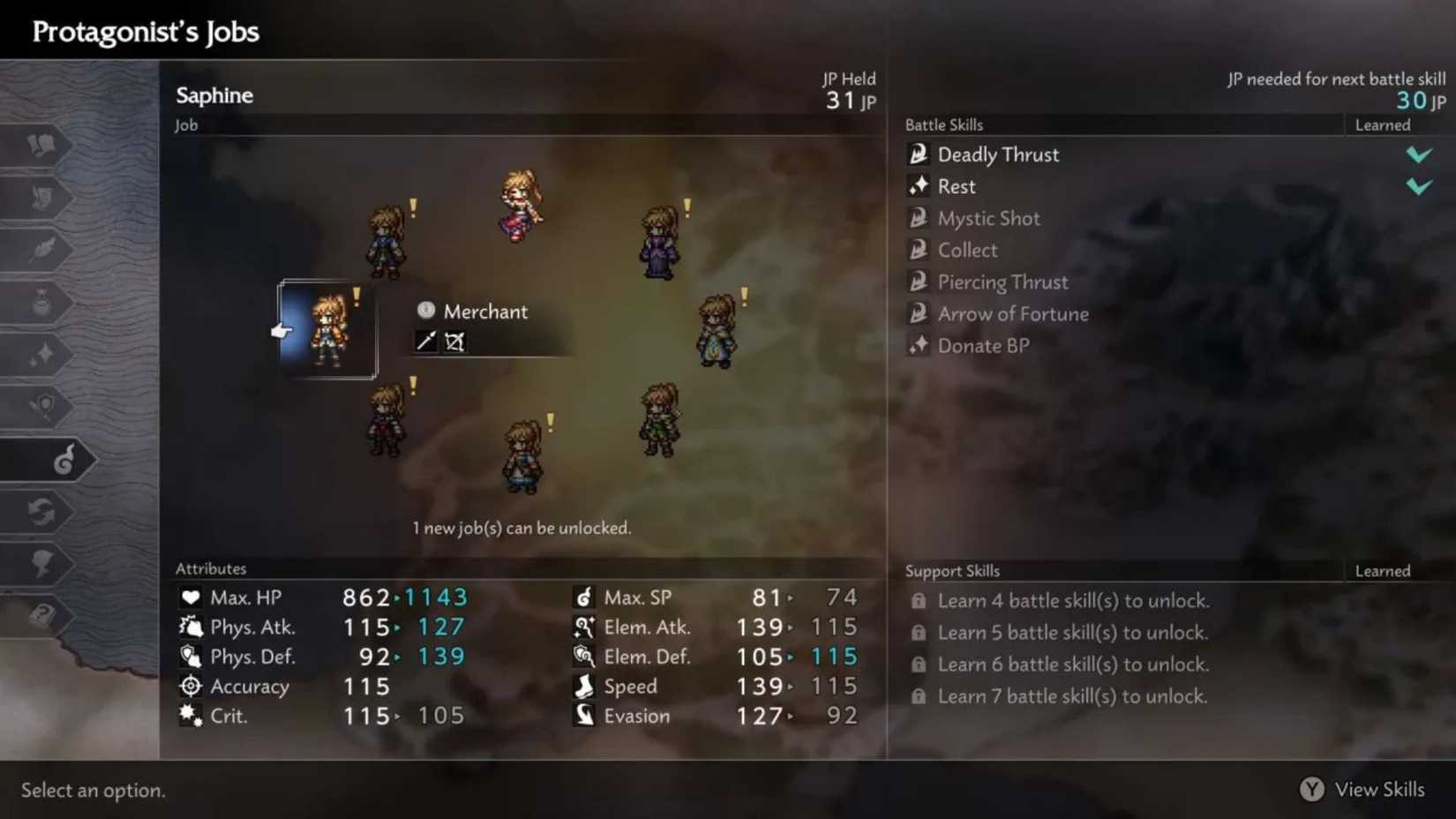Image resolution: width=1456 pixels, height=819 pixels.
Task: Click the Speed boot icon in Attributes
Action: point(584,686)
